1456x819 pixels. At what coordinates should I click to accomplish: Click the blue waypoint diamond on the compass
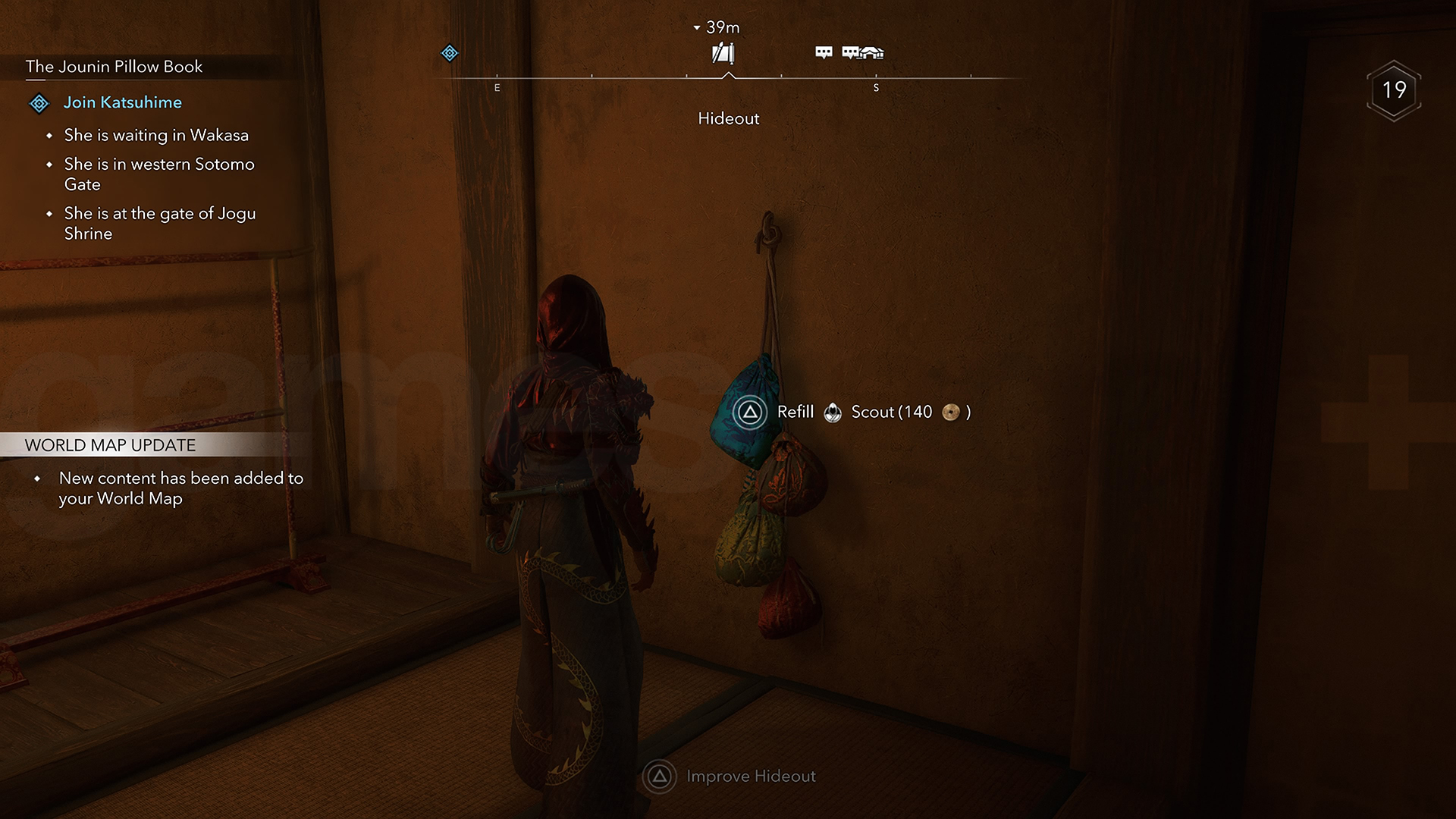[449, 53]
